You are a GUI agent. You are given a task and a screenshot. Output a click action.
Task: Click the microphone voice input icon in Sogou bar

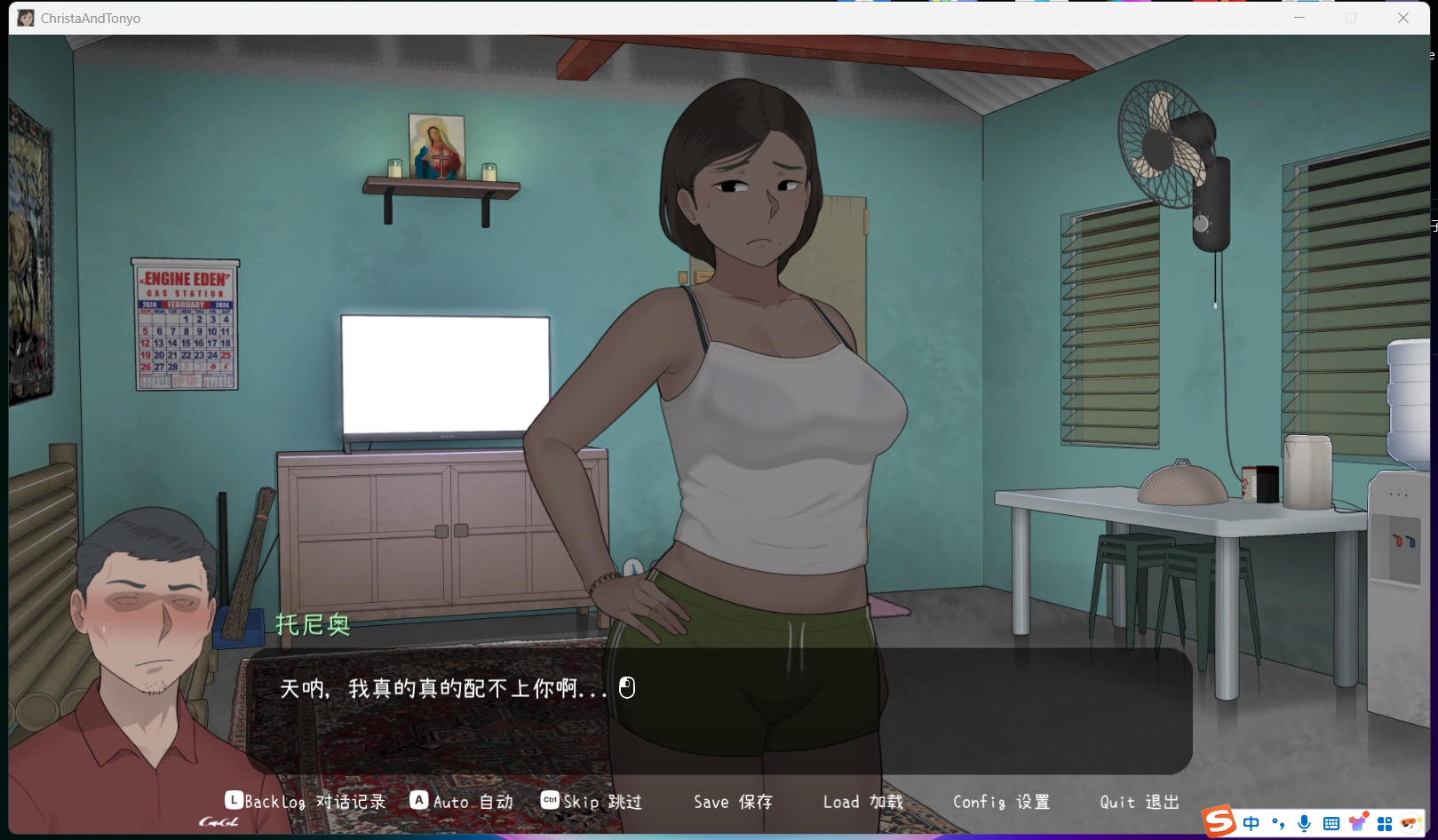tap(1305, 822)
